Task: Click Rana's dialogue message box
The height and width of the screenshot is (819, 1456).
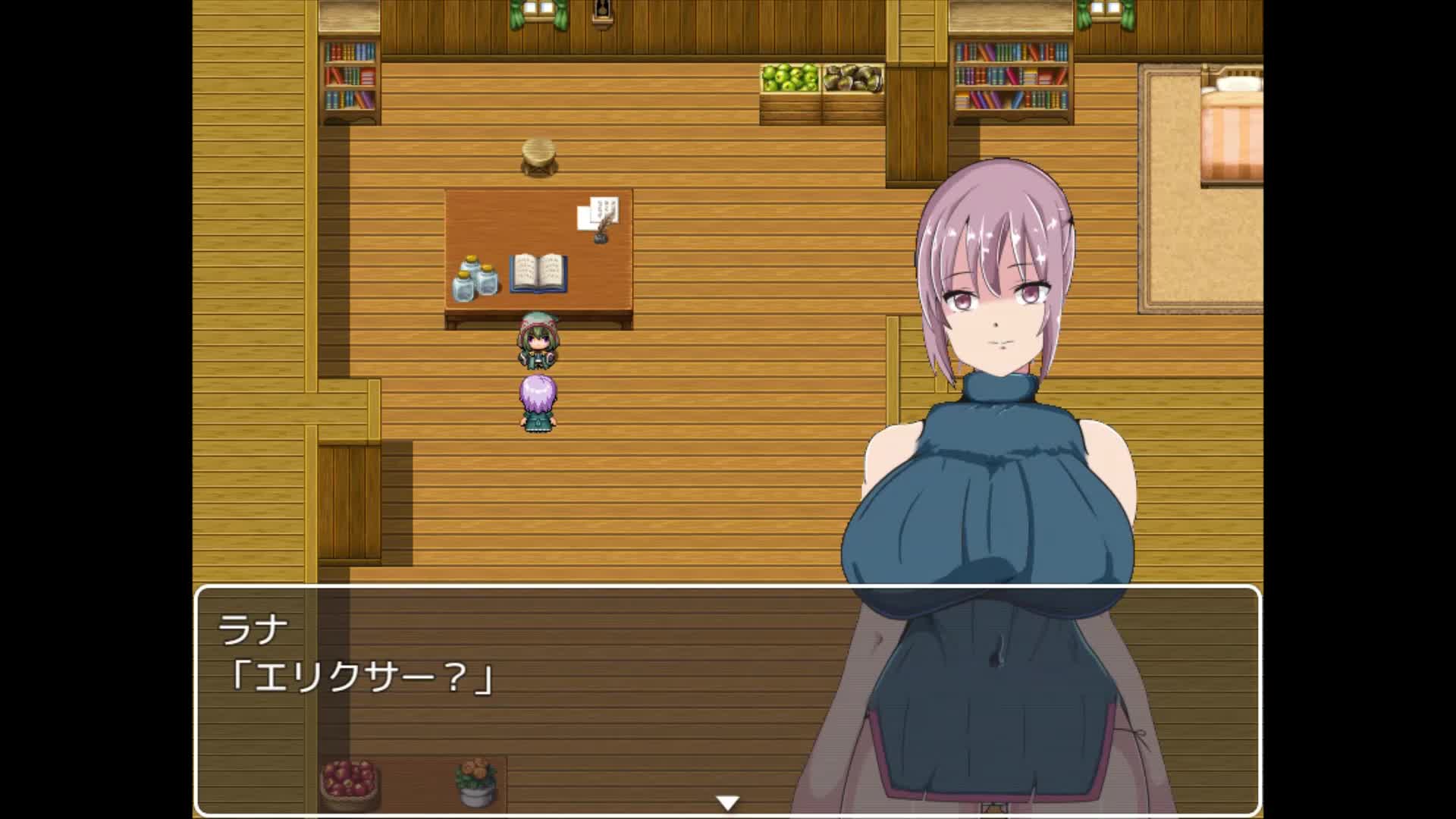Action: click(531, 698)
